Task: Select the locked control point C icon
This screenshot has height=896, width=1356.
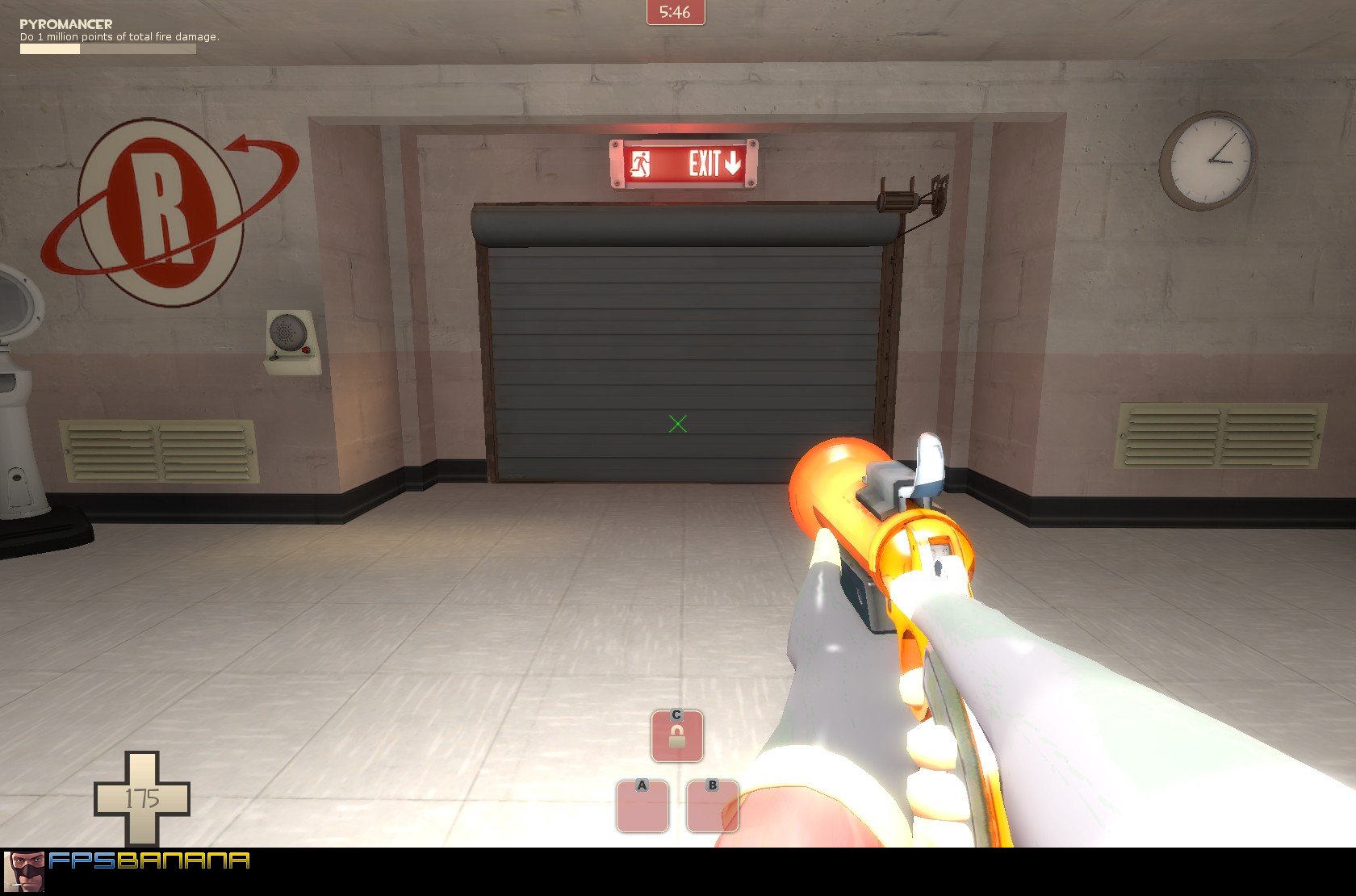Action: pos(676,735)
